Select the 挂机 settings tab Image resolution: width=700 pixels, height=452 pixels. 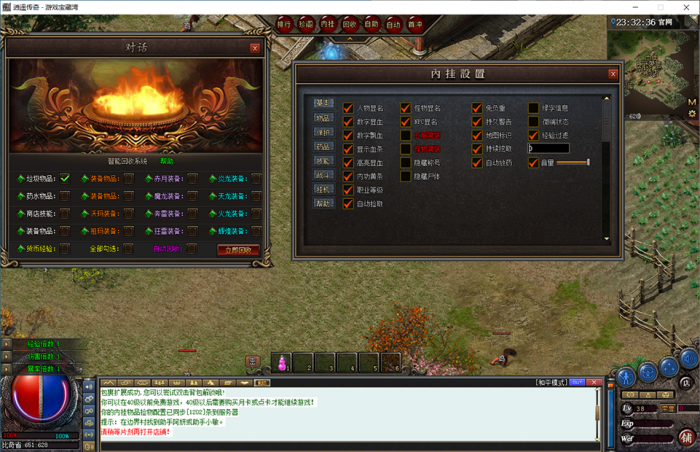point(324,188)
